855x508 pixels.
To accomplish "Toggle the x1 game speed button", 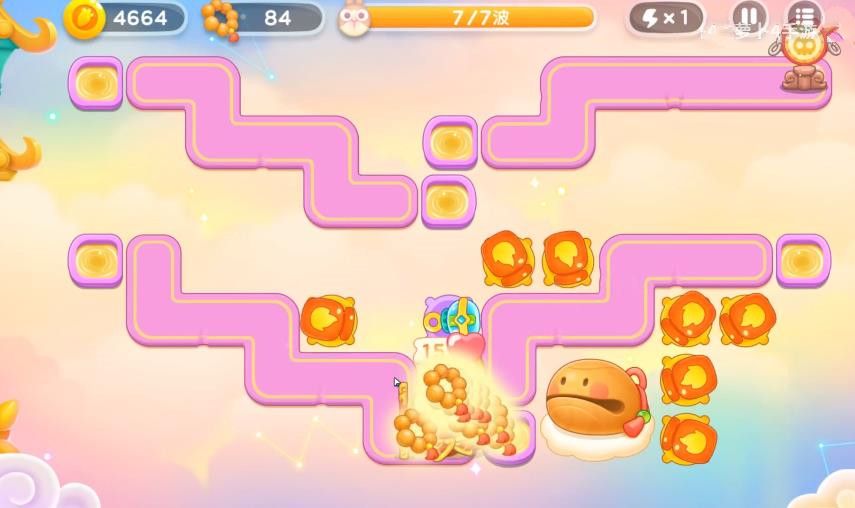I will click(x=665, y=18).
